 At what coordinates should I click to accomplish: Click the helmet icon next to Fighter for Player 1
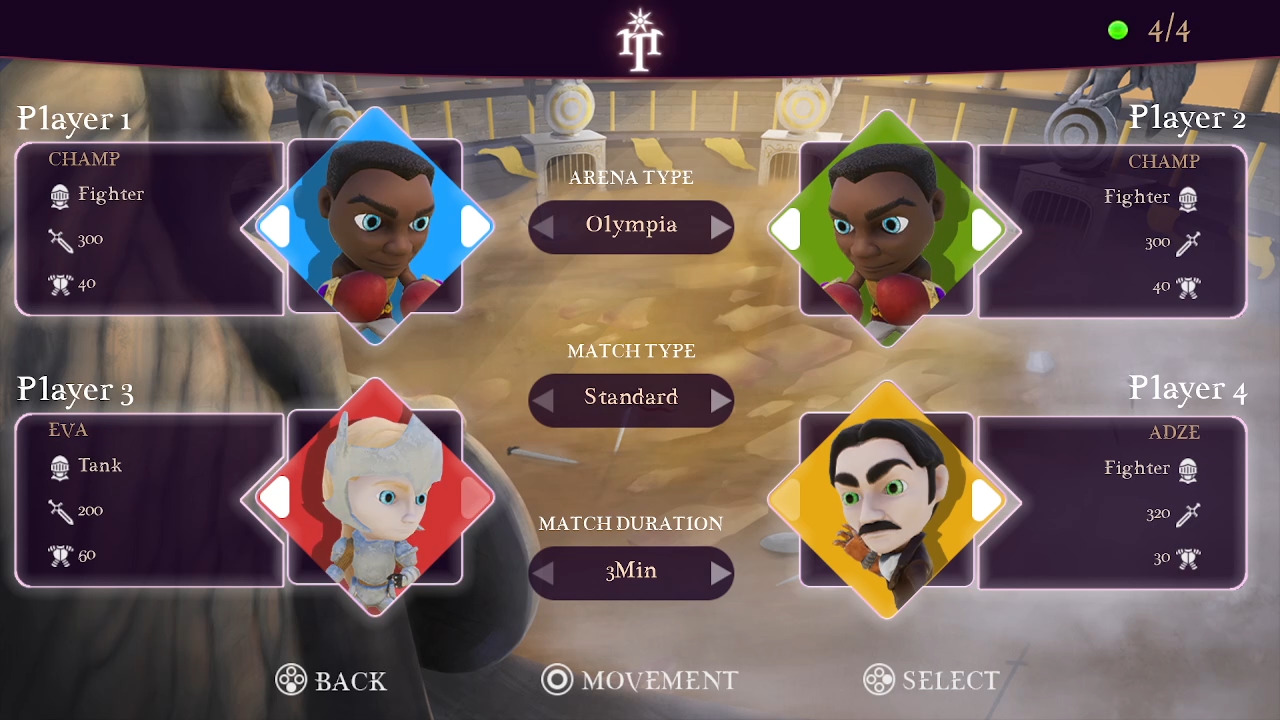click(57, 194)
